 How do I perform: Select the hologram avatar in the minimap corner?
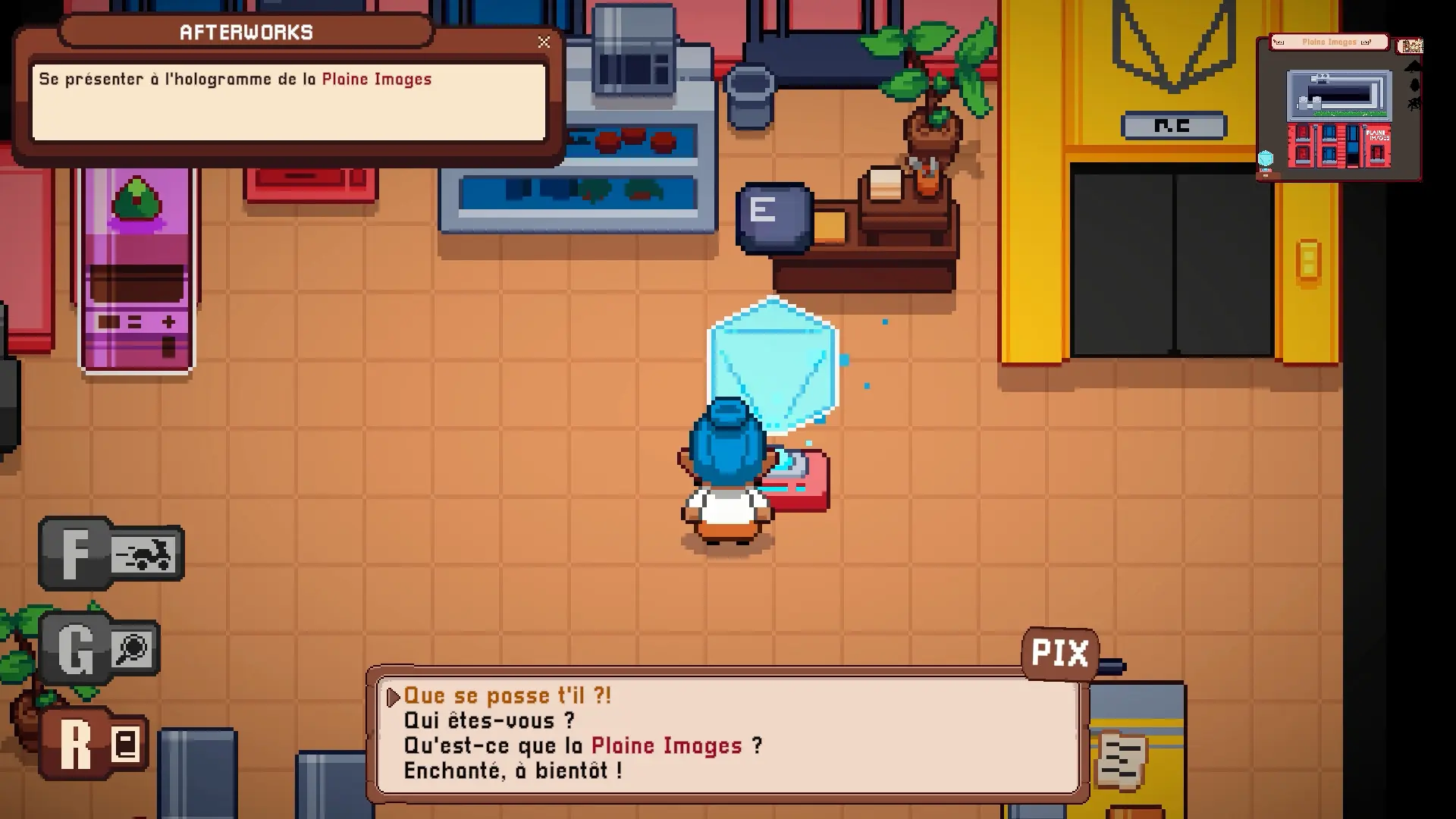1265,159
